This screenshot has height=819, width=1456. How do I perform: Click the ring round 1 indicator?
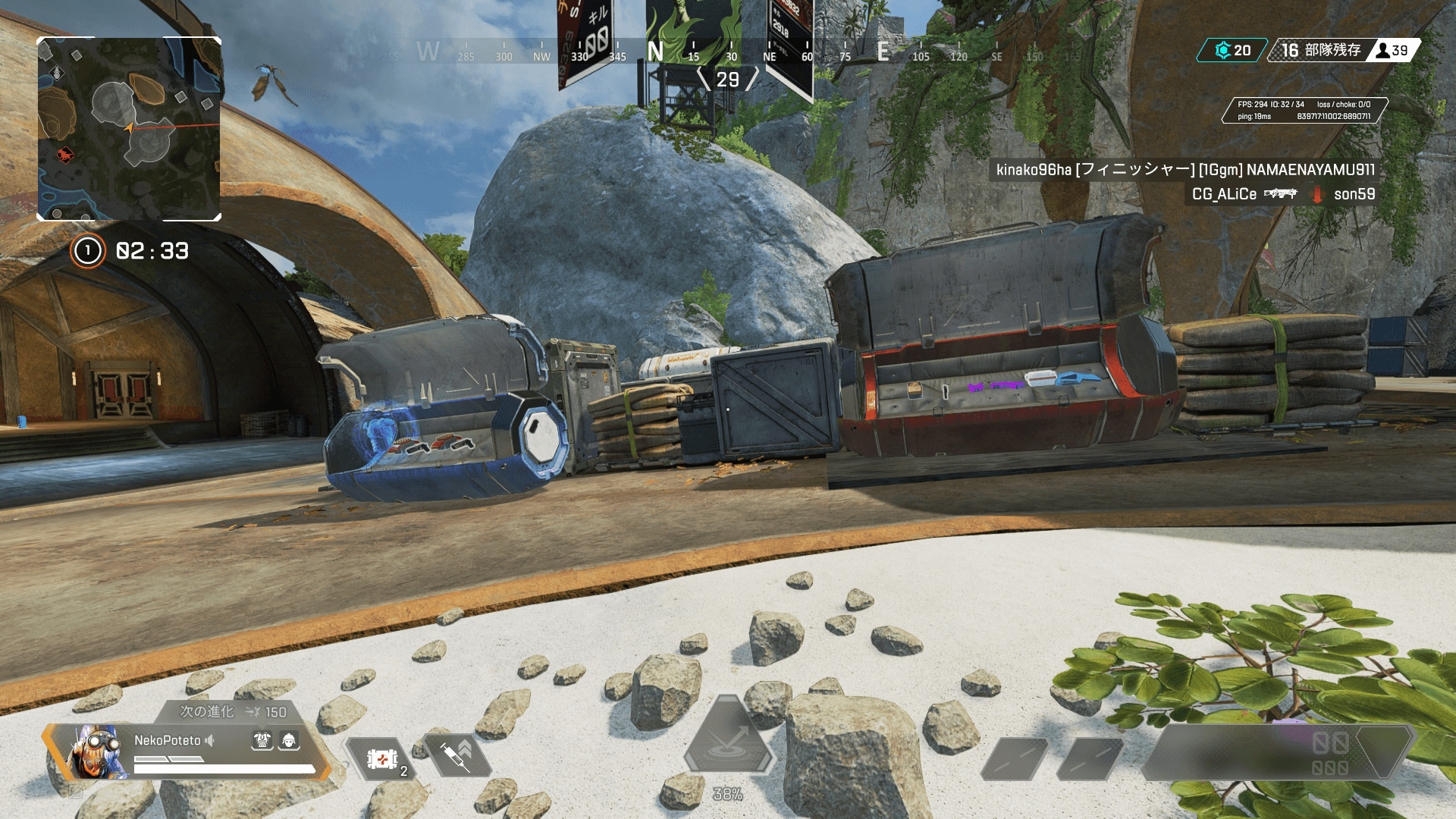pyautogui.click(x=88, y=251)
